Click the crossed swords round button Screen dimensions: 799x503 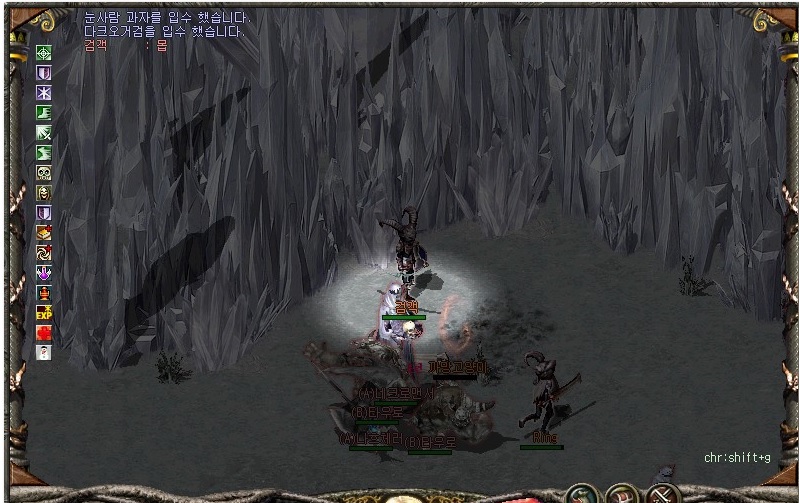662,494
